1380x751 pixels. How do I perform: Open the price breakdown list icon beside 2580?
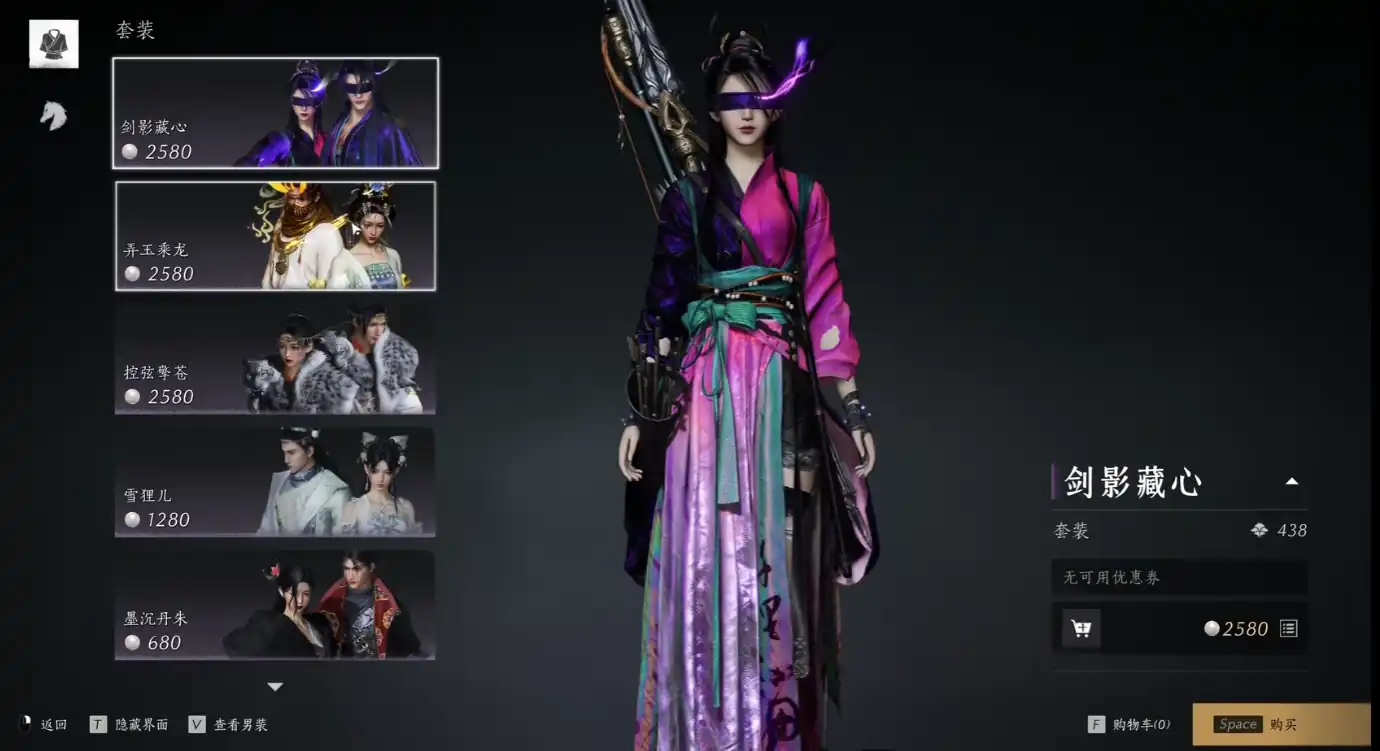pos(1288,628)
